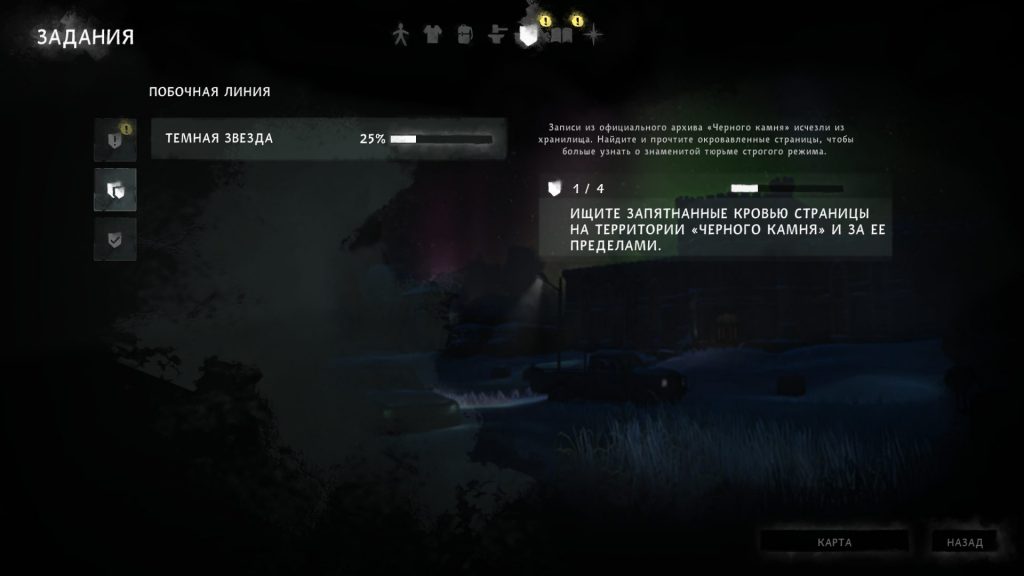Switch to the crafting workbench tab

coord(496,35)
